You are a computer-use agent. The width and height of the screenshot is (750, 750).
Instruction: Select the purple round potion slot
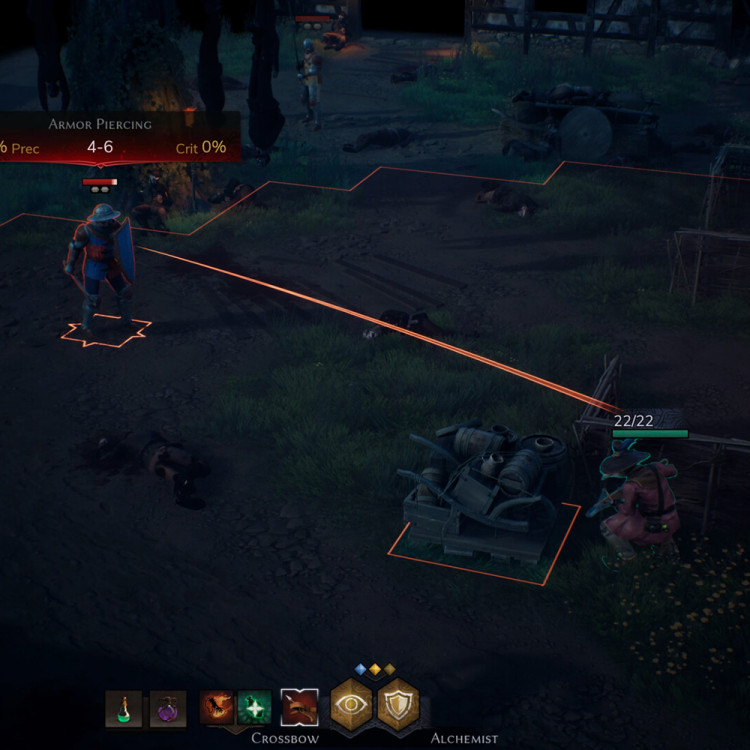168,708
